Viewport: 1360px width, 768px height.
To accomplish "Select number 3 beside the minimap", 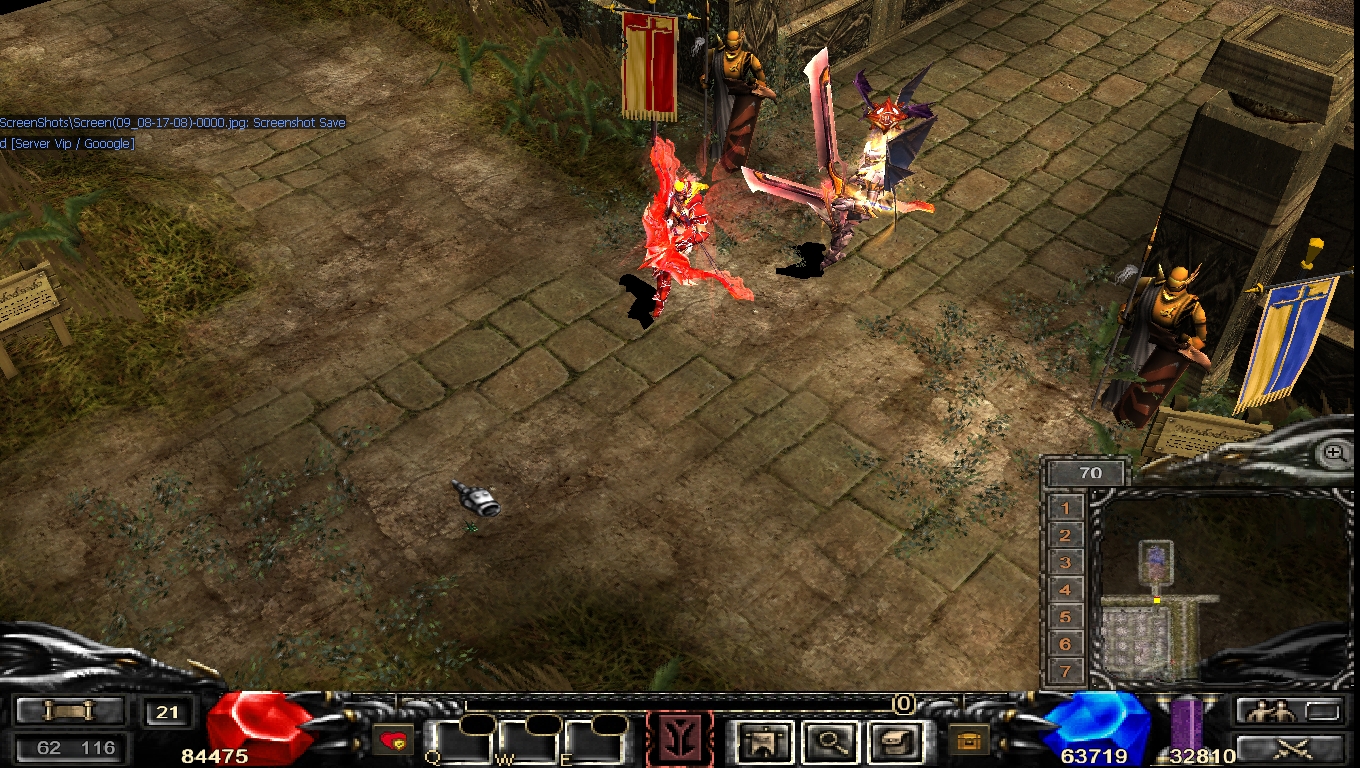I will point(1065,563).
